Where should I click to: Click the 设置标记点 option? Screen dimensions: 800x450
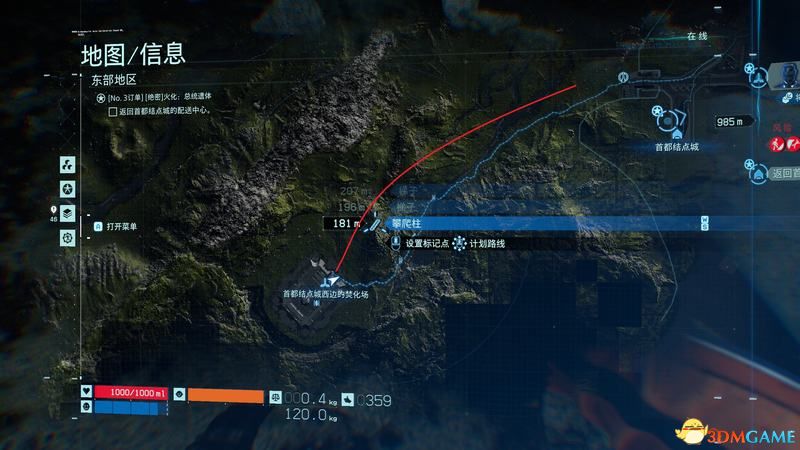425,243
